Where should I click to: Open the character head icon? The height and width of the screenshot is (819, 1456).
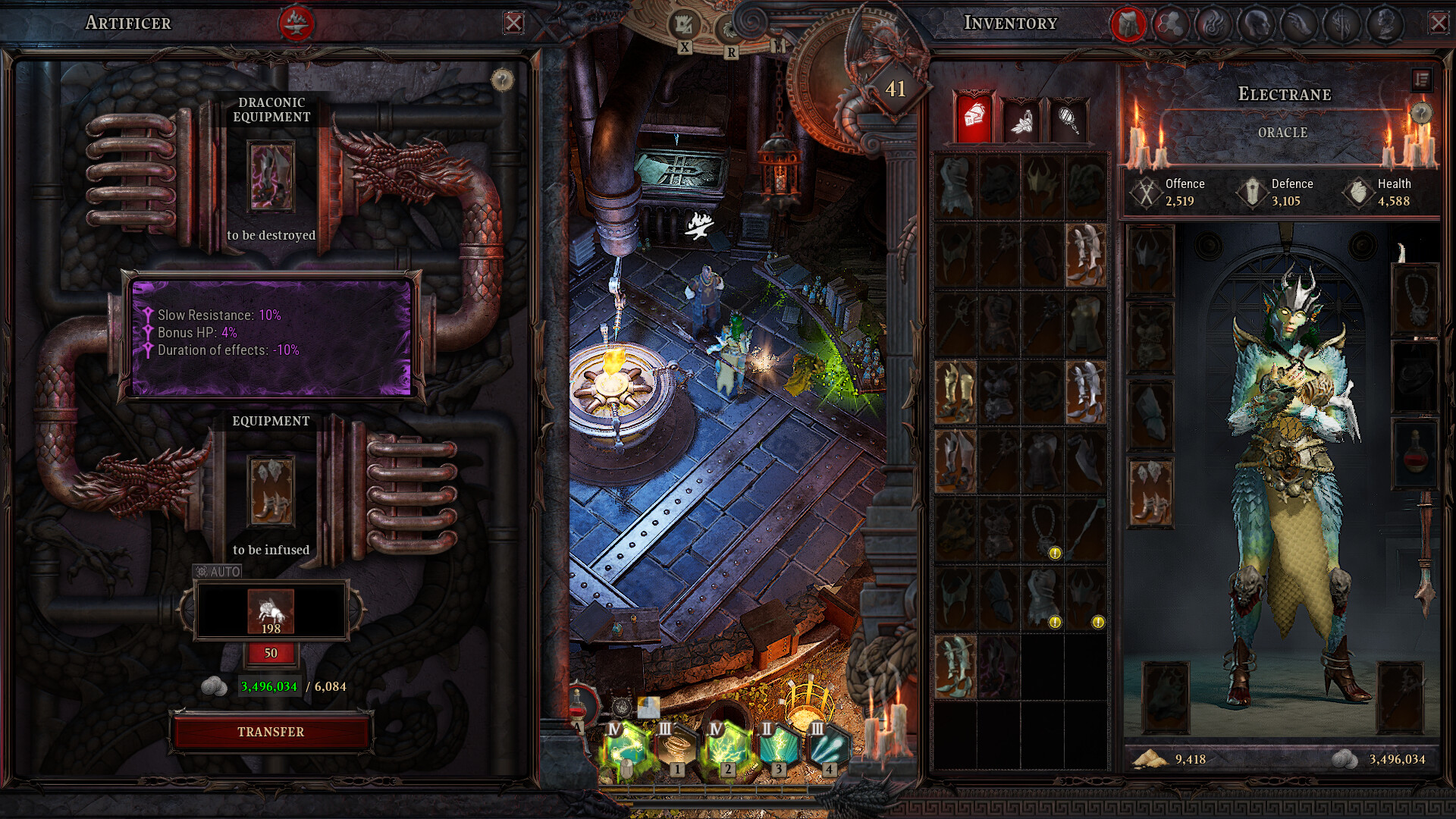pyautogui.click(x=1259, y=25)
